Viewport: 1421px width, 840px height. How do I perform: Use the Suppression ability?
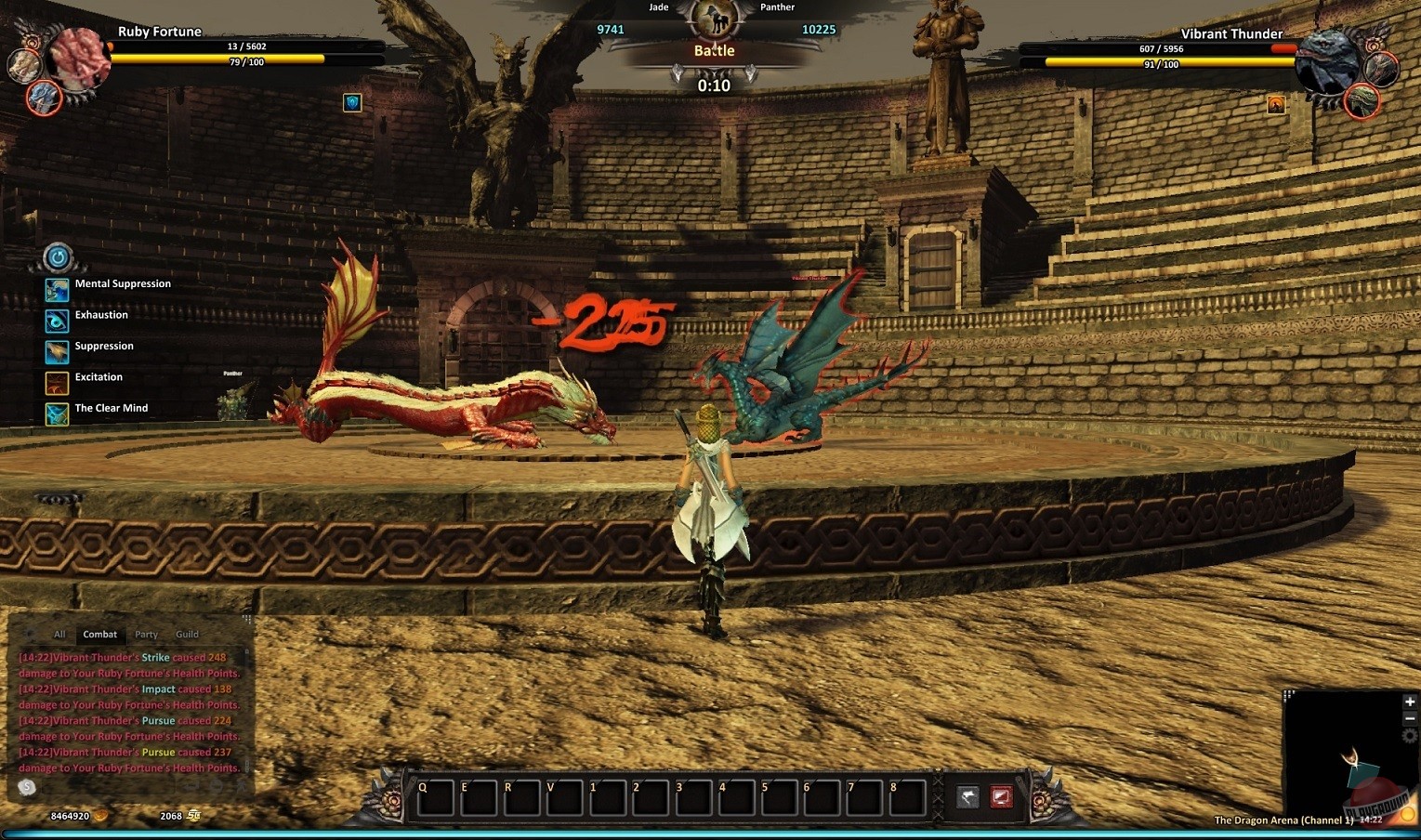57,352
